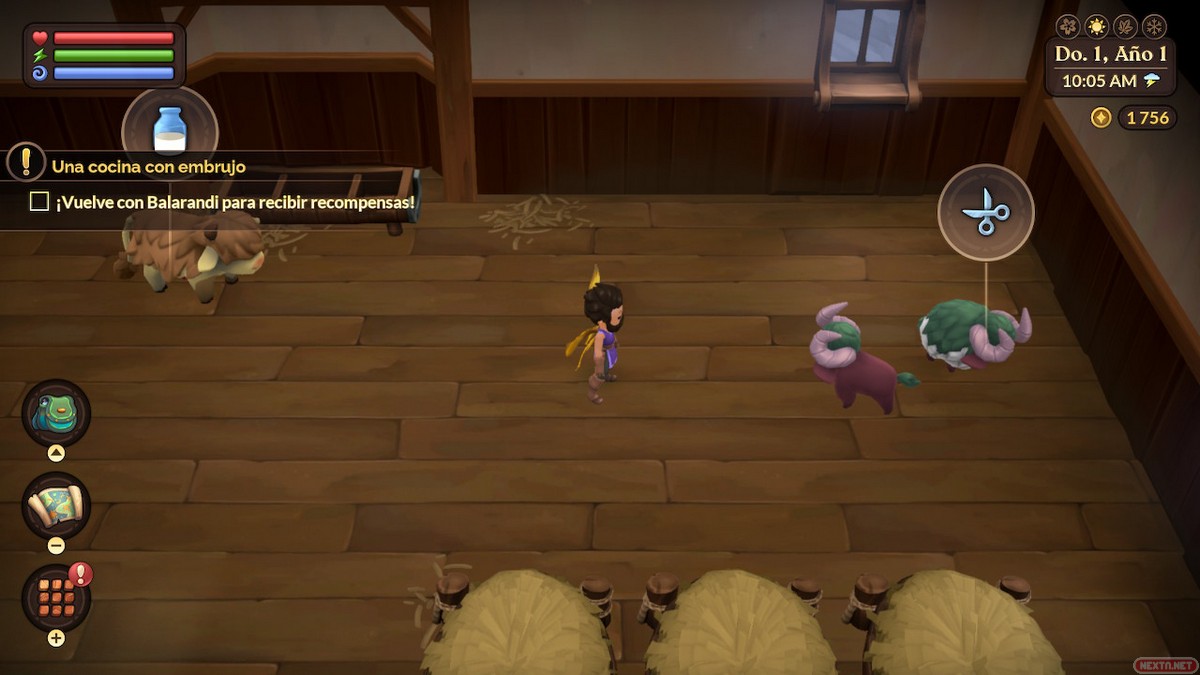Open the backpack inventory icon

[56, 413]
